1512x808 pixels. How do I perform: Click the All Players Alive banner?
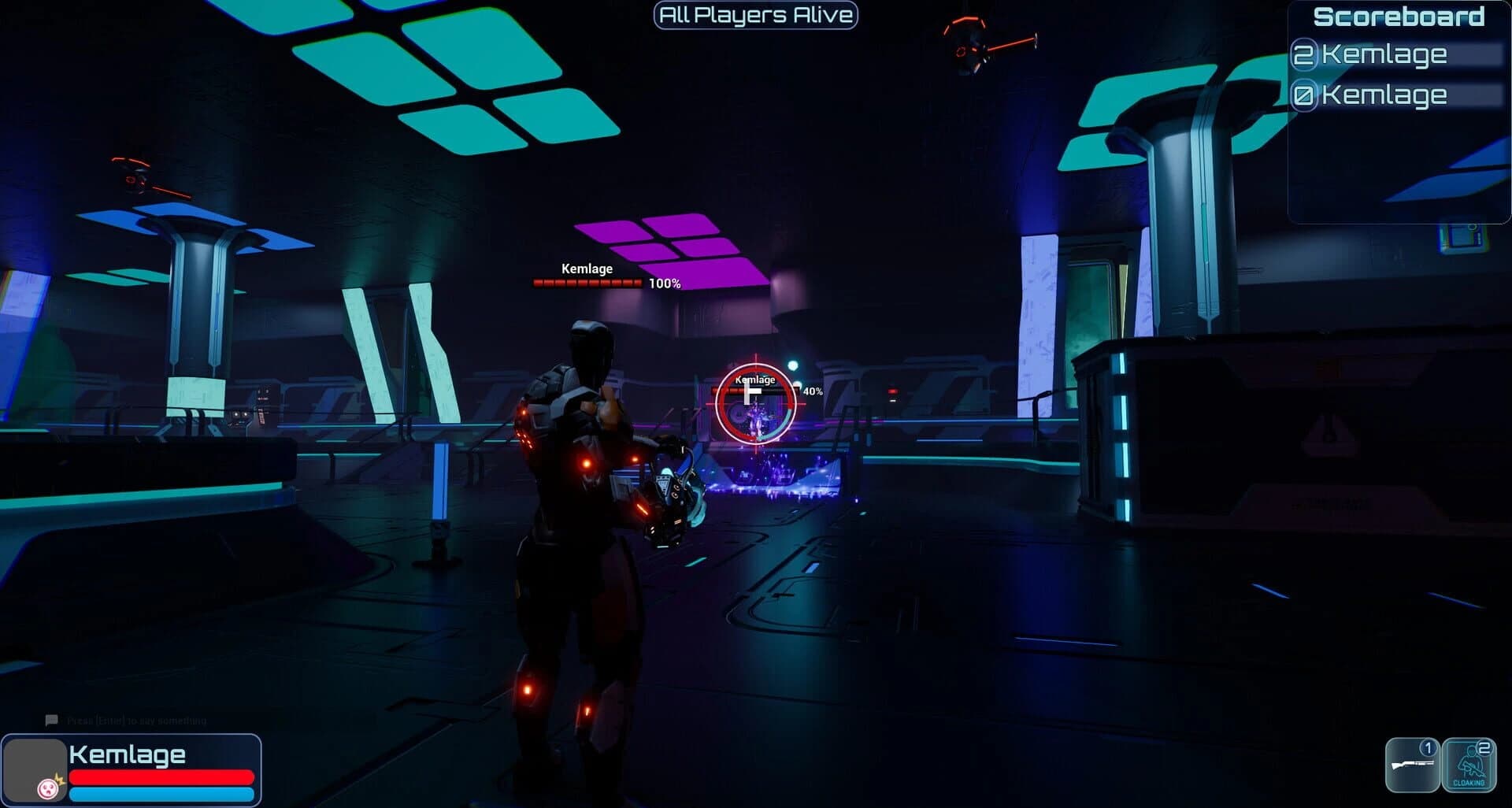click(x=755, y=14)
